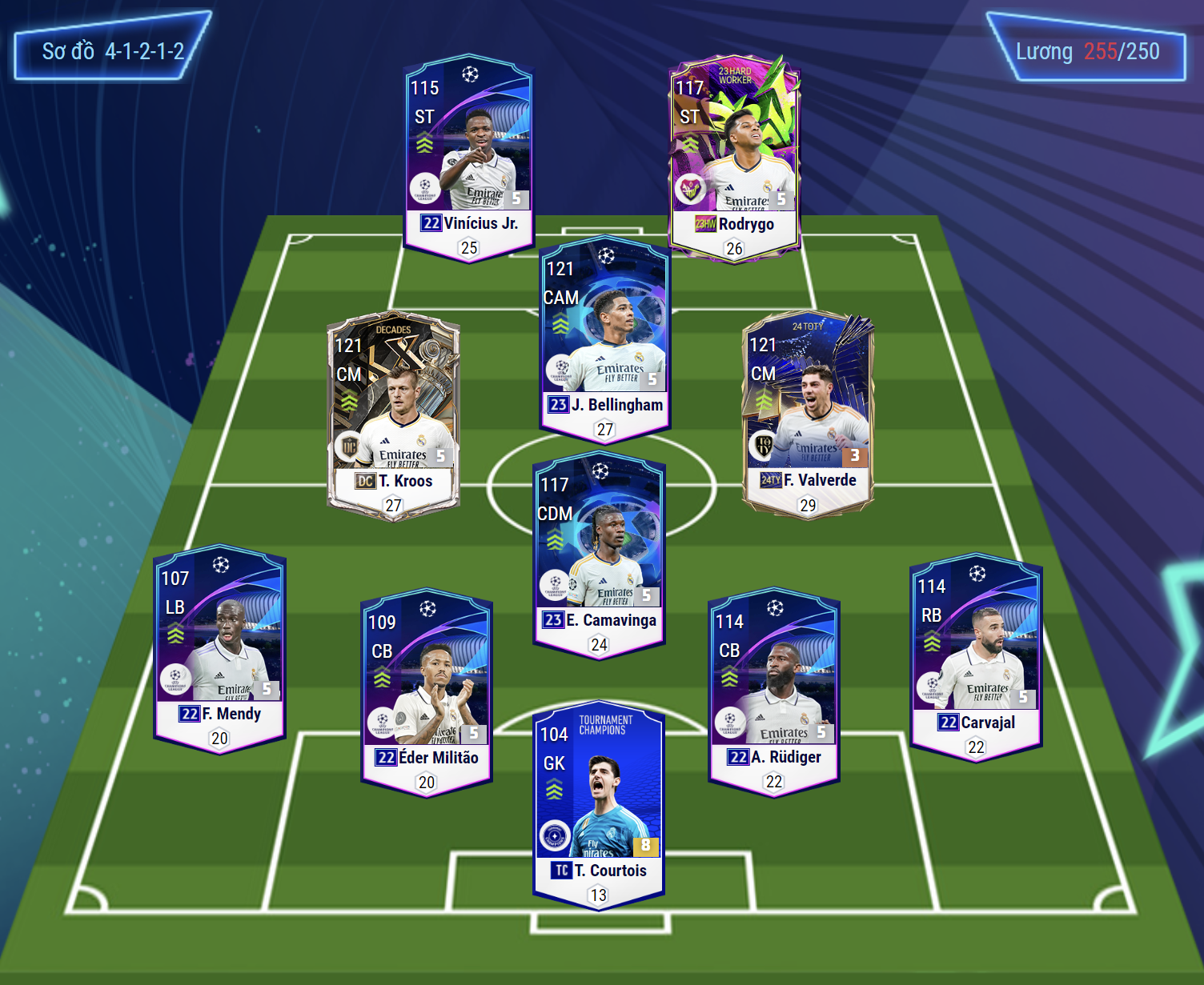Open the 4-1-2-1-2 formation selector
This screenshot has height=985, width=1204.
tap(112, 51)
